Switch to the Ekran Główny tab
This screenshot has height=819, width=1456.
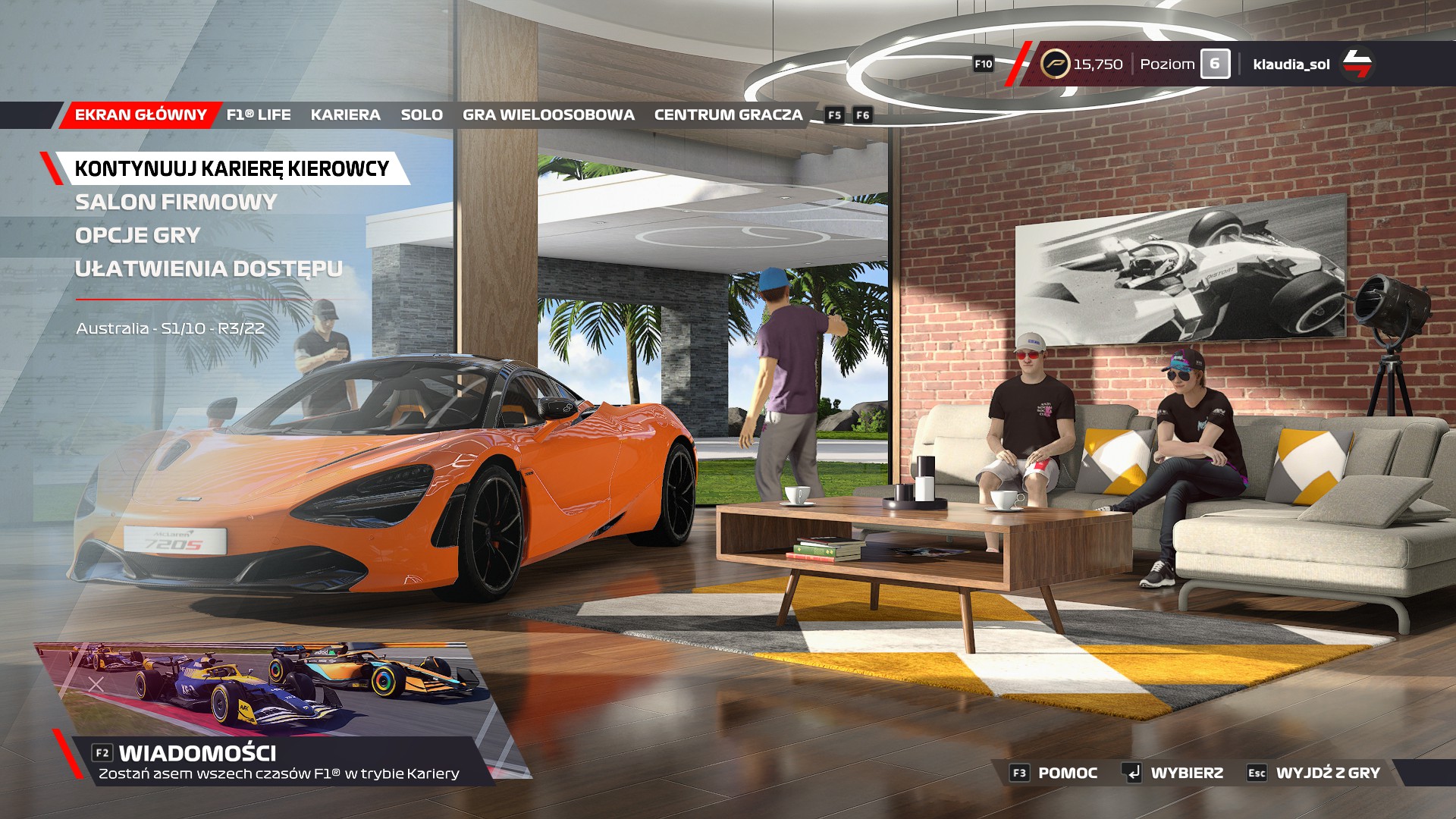[140, 115]
